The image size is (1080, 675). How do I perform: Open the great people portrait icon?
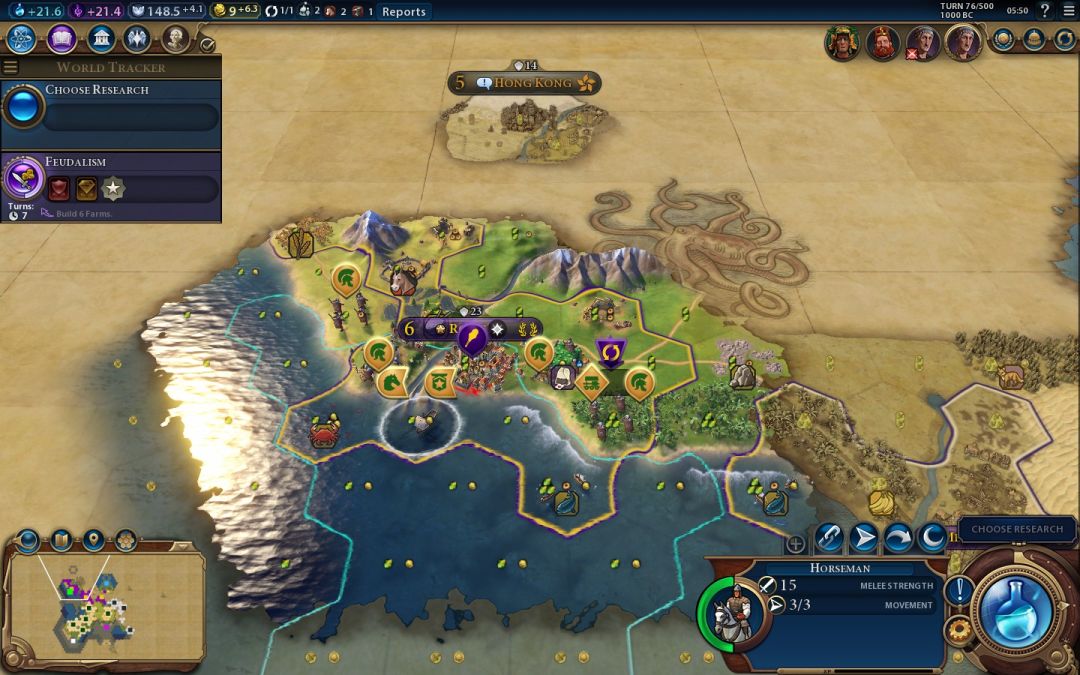[x=176, y=39]
